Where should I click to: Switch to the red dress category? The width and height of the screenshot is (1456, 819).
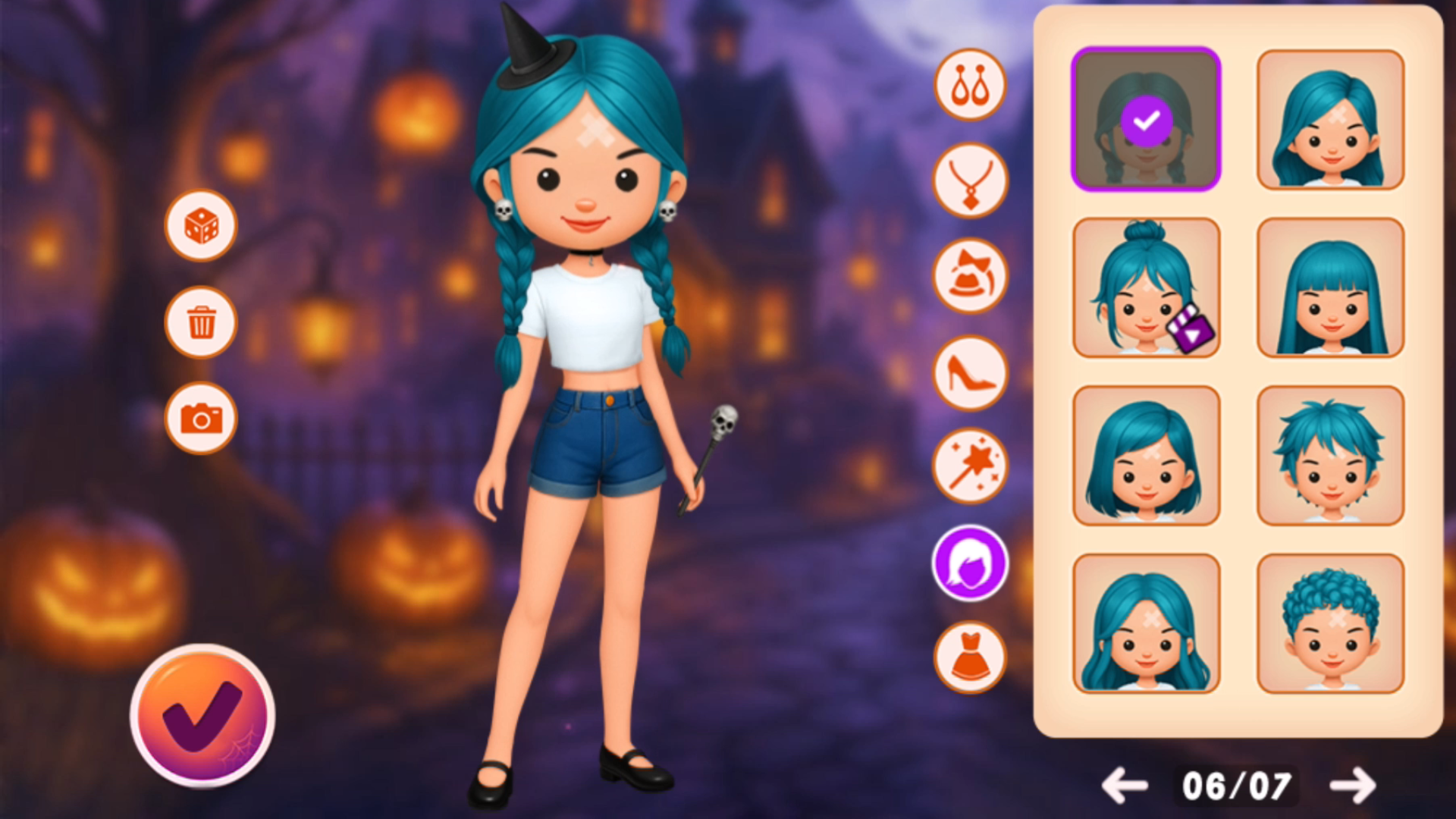[970, 657]
